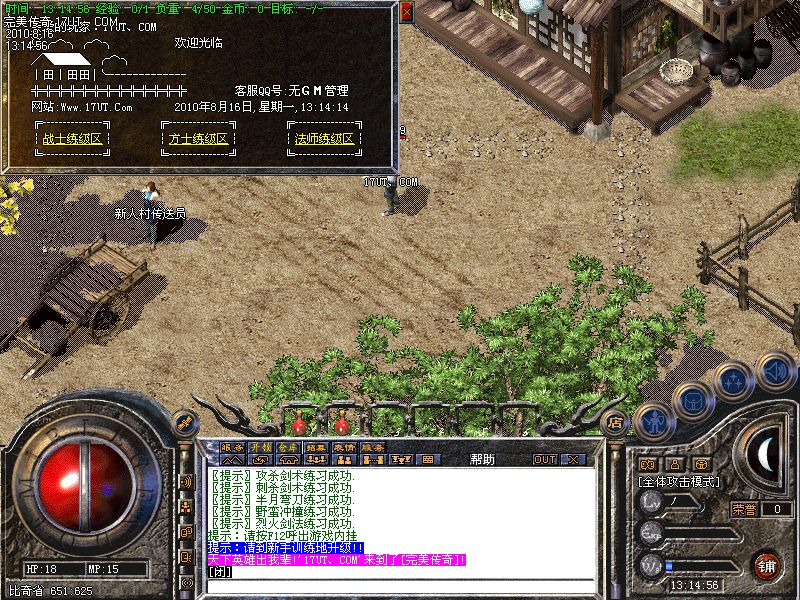Click the round 店 shop button

[614, 422]
